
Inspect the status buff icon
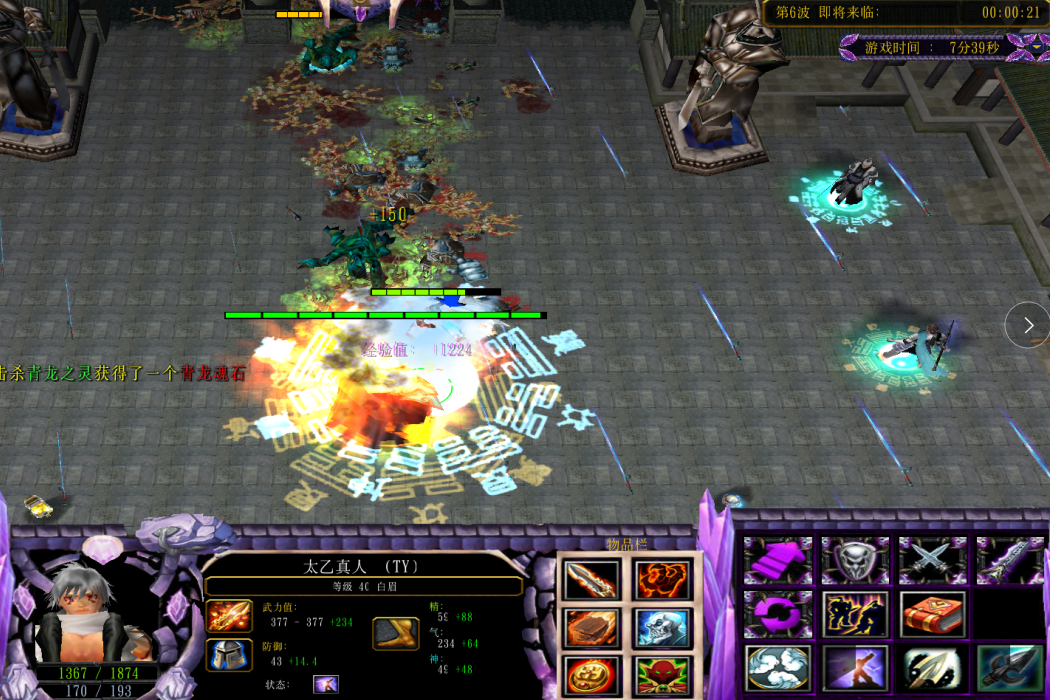click(x=326, y=685)
